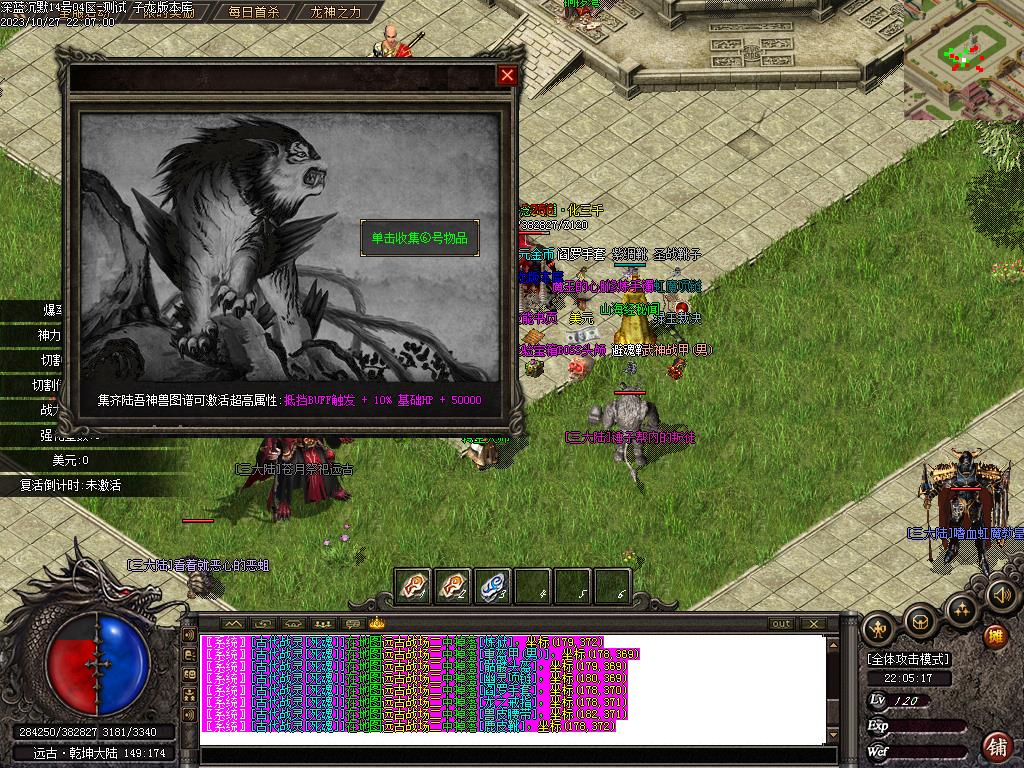Viewport: 1024px width, 768px height.
Task: Click the chat panel out button
Action: tap(781, 624)
